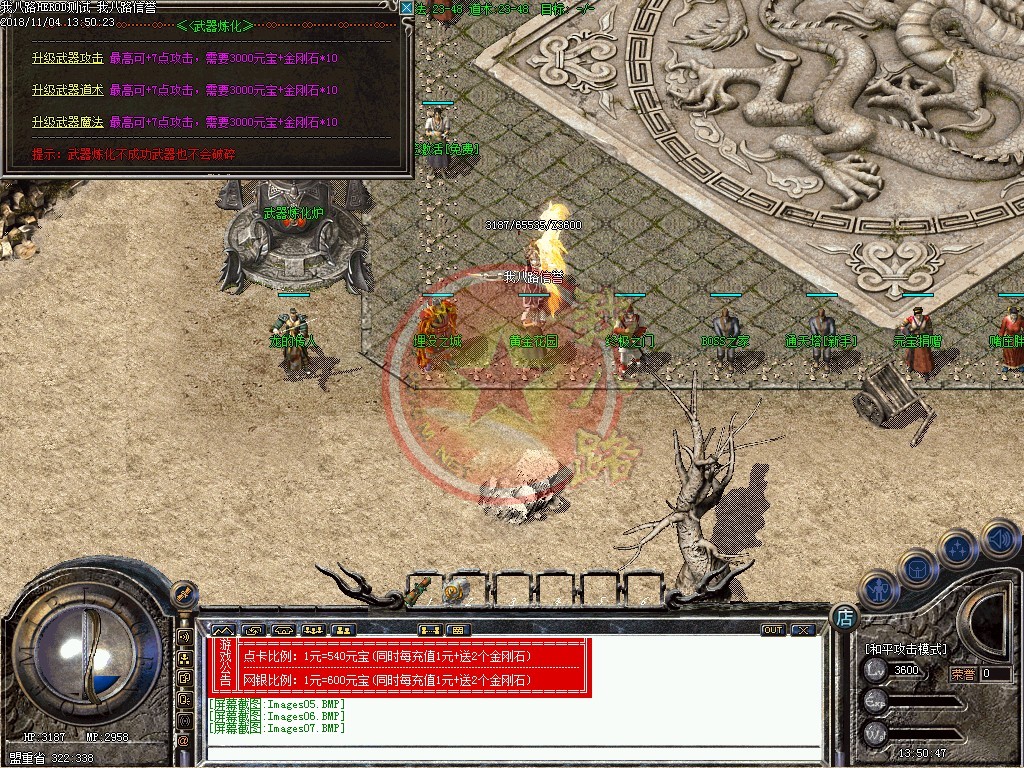Open the 店 shop button
Screen dimensions: 1024x768
[x=844, y=617]
